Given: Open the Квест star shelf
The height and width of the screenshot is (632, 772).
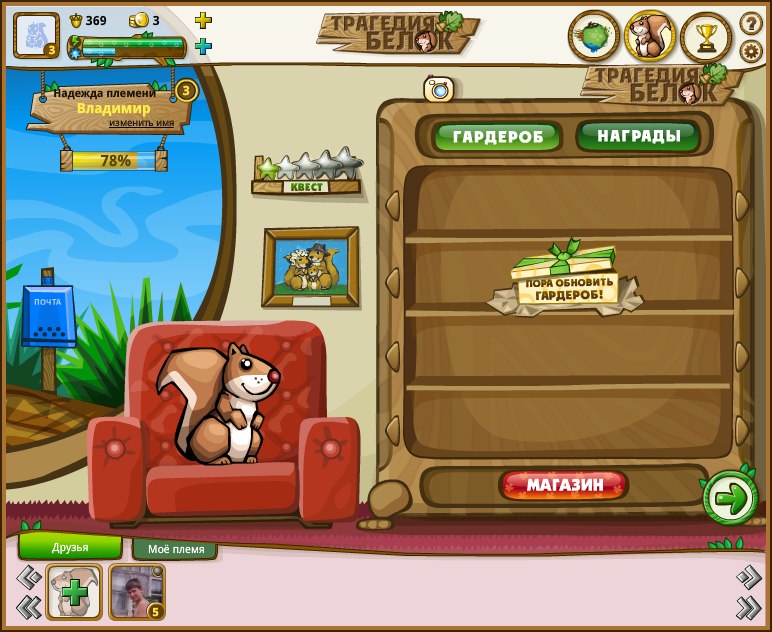Looking at the screenshot, I should (306, 173).
